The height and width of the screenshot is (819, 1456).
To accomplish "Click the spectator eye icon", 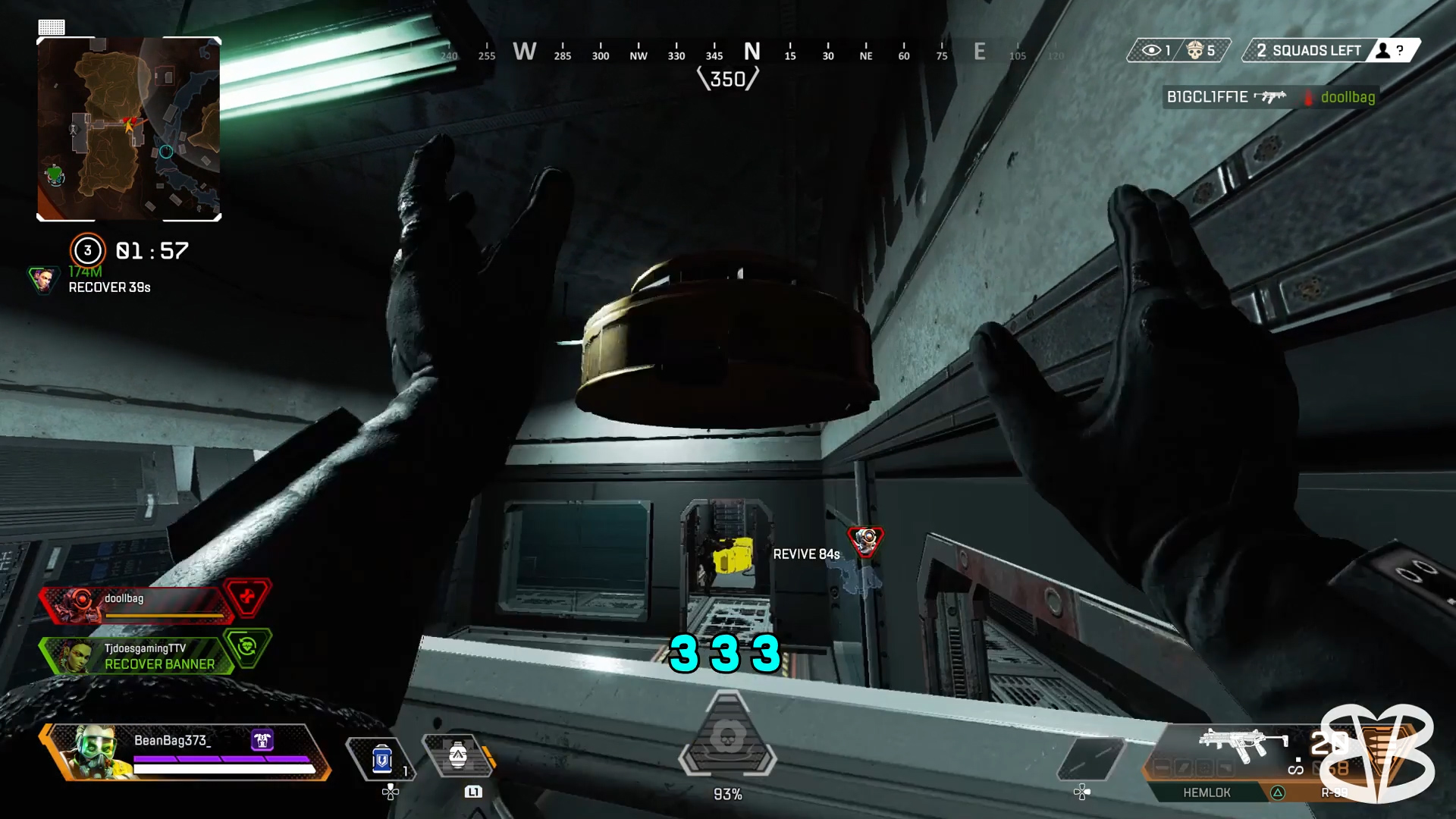I will (1151, 51).
